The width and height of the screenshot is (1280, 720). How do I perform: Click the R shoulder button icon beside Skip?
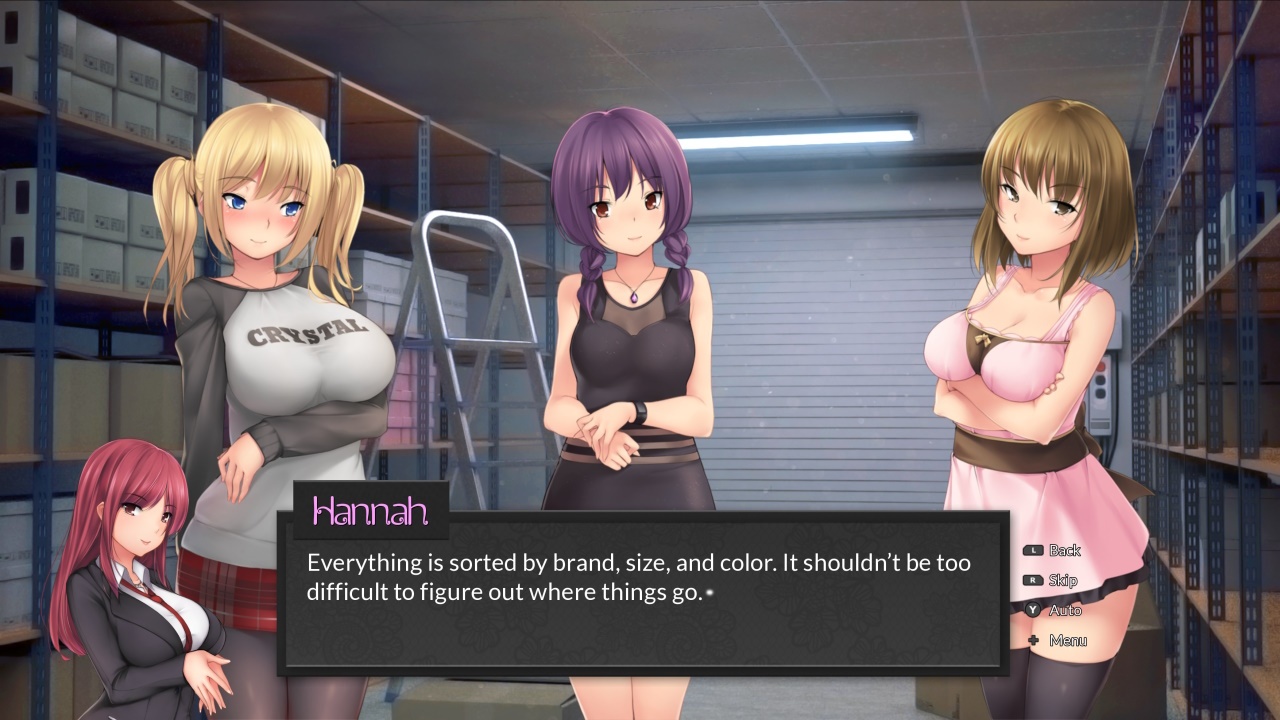(1033, 580)
